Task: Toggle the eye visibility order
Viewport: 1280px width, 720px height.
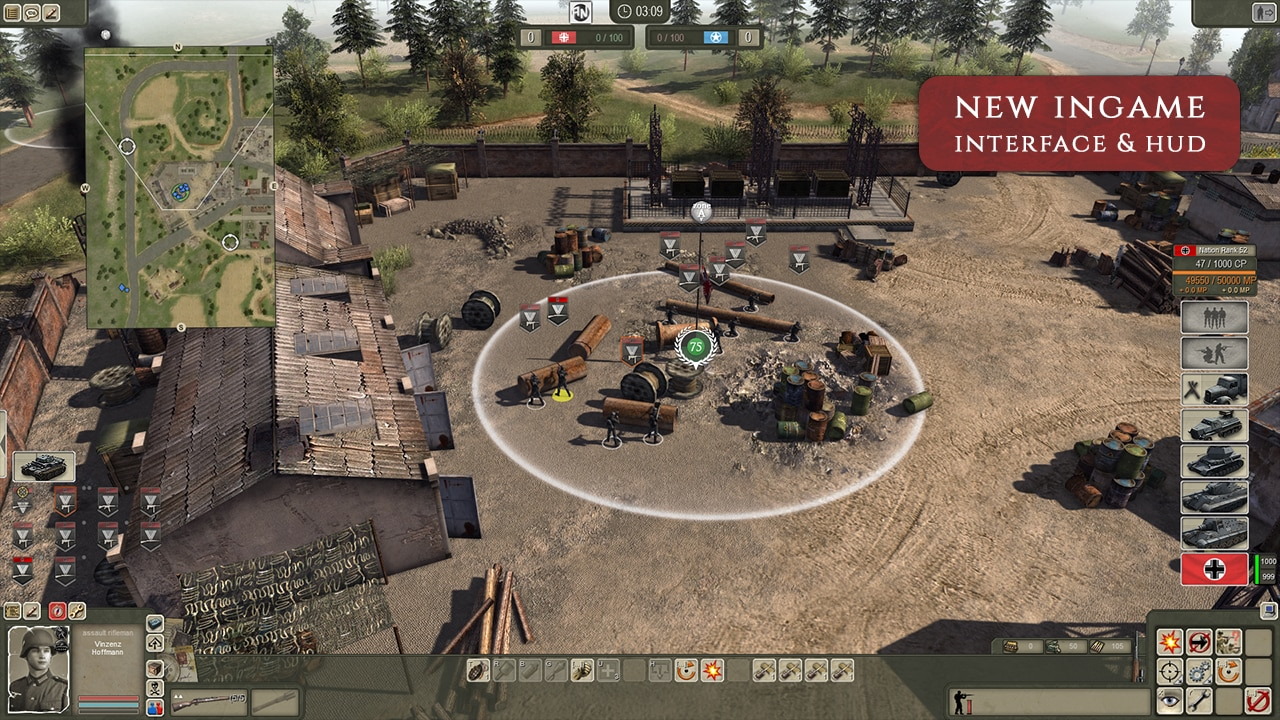Action: click(1168, 700)
